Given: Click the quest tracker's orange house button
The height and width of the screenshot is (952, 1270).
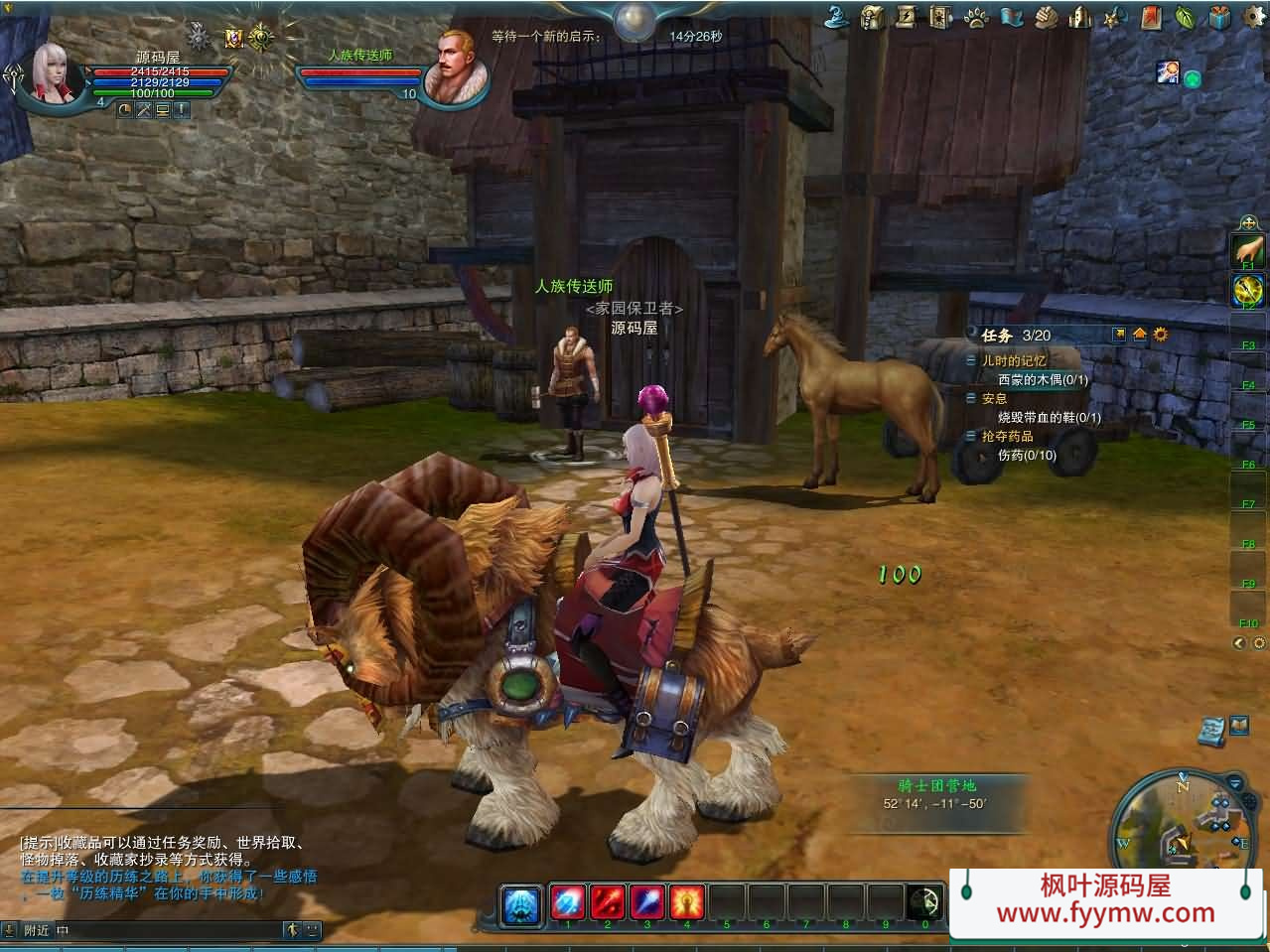Looking at the screenshot, I should coord(1139,335).
